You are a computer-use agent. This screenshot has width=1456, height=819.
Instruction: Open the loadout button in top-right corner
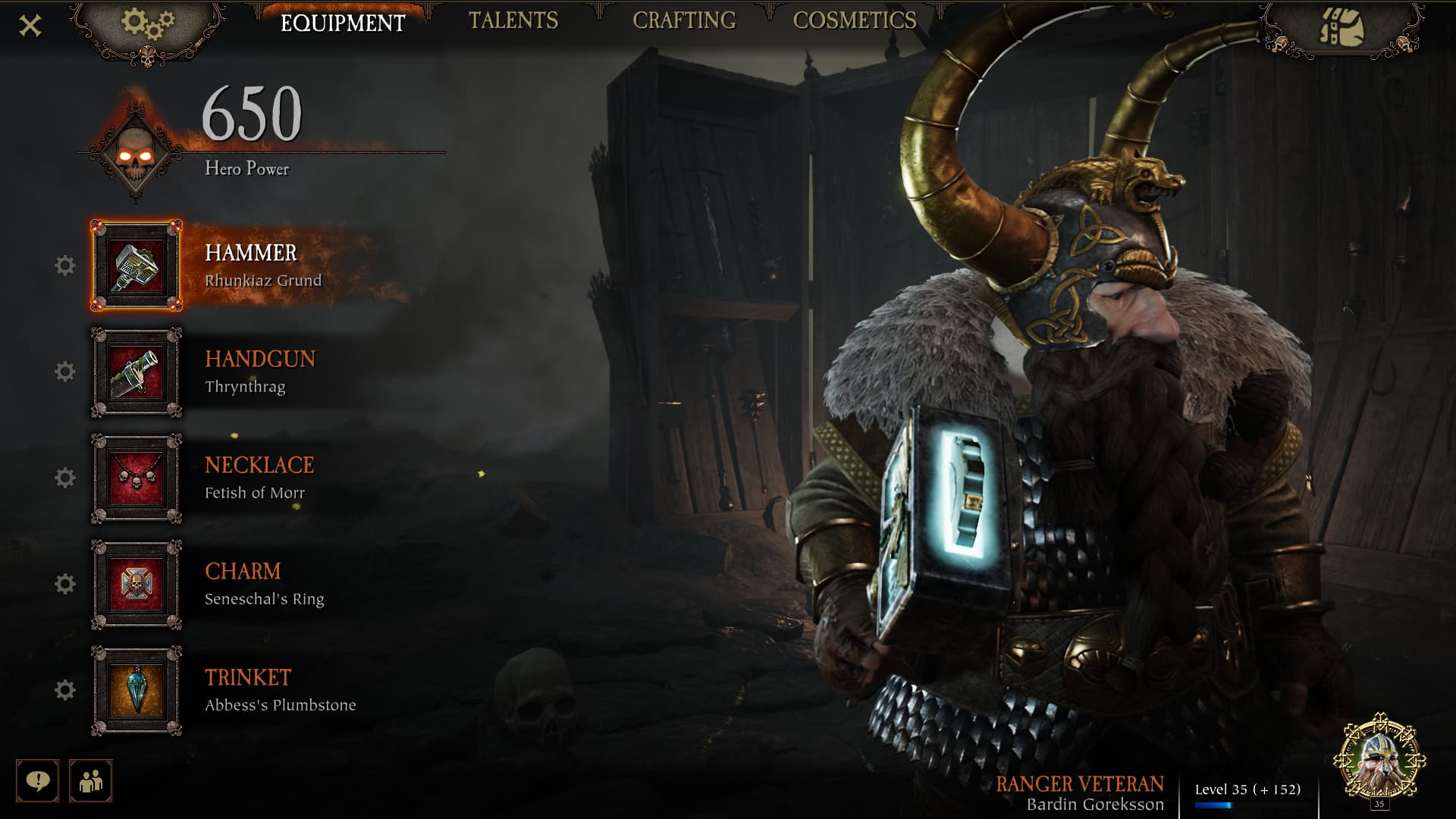1341,28
